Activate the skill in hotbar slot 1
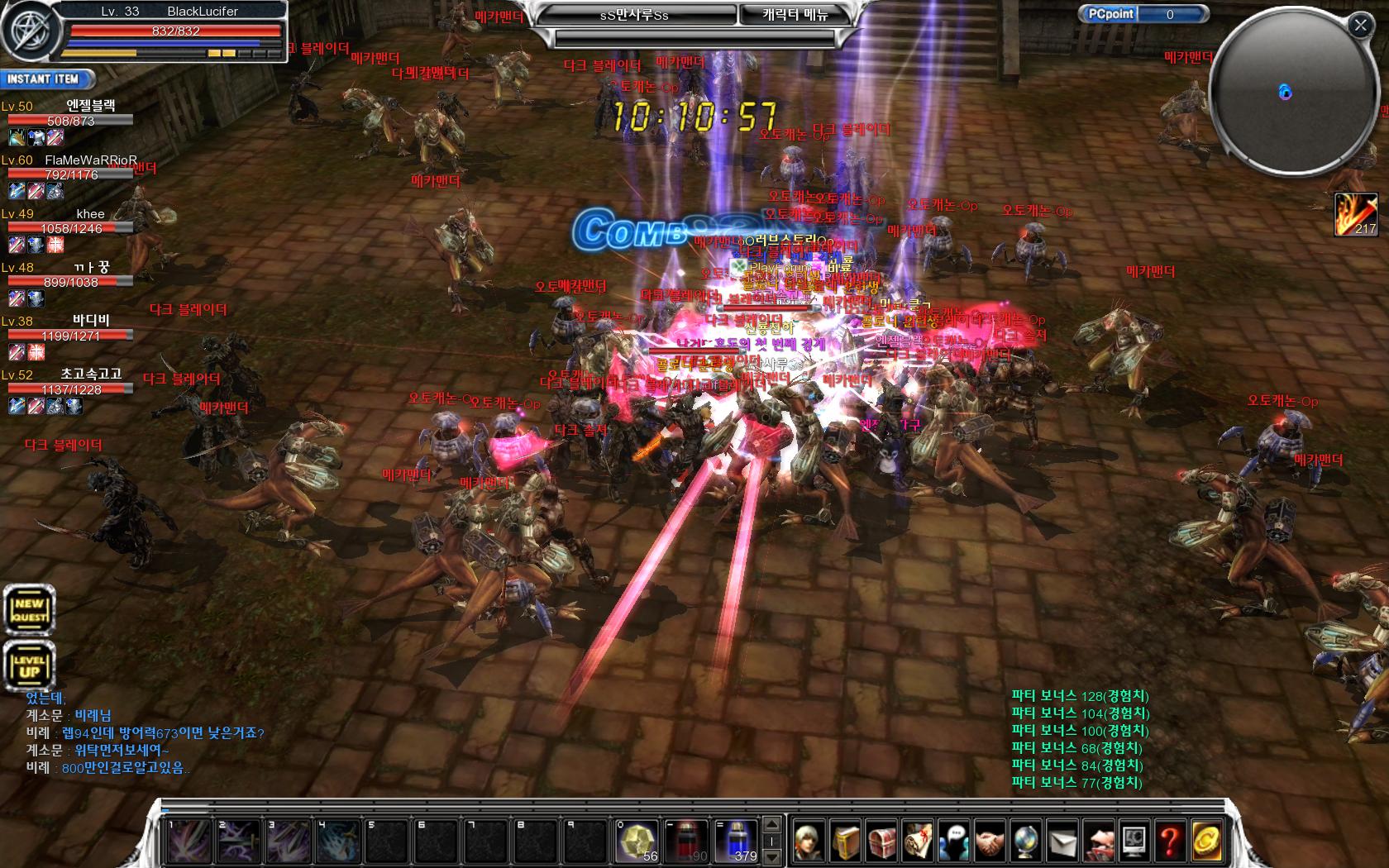The image size is (1389, 868). pos(189,842)
